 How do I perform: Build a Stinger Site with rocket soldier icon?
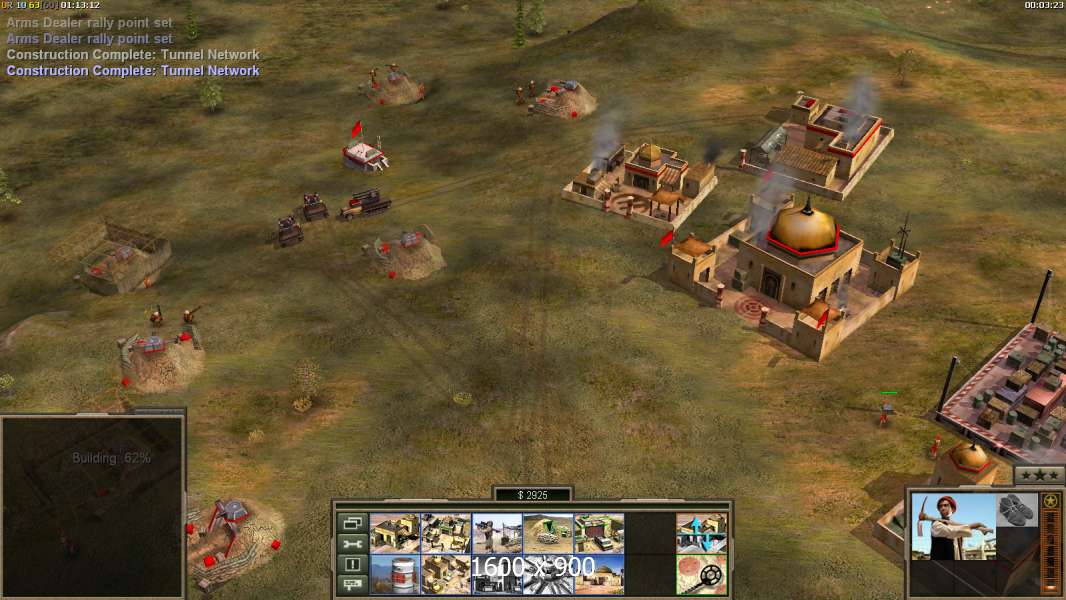click(497, 533)
